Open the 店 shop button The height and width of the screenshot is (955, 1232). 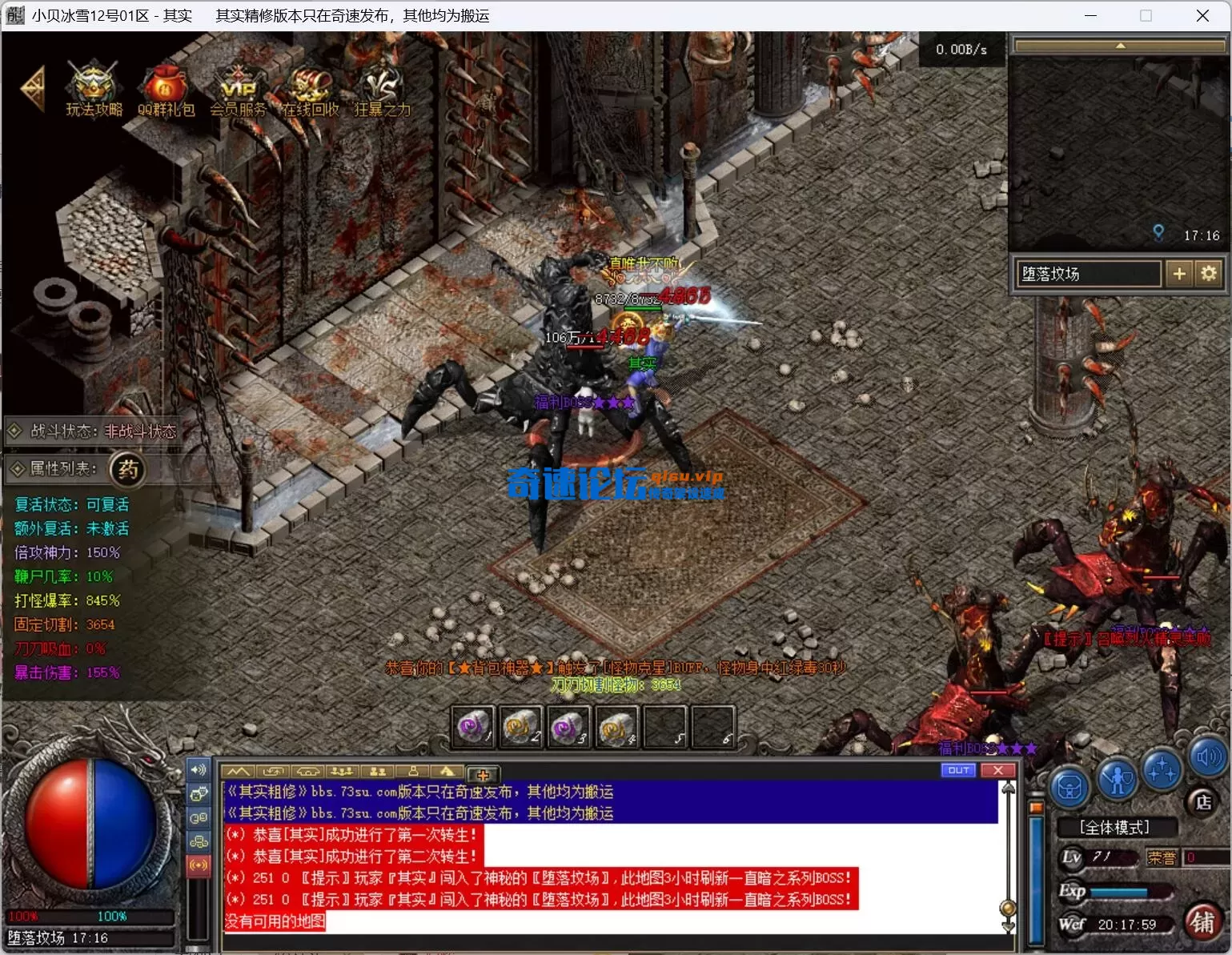tap(1203, 802)
